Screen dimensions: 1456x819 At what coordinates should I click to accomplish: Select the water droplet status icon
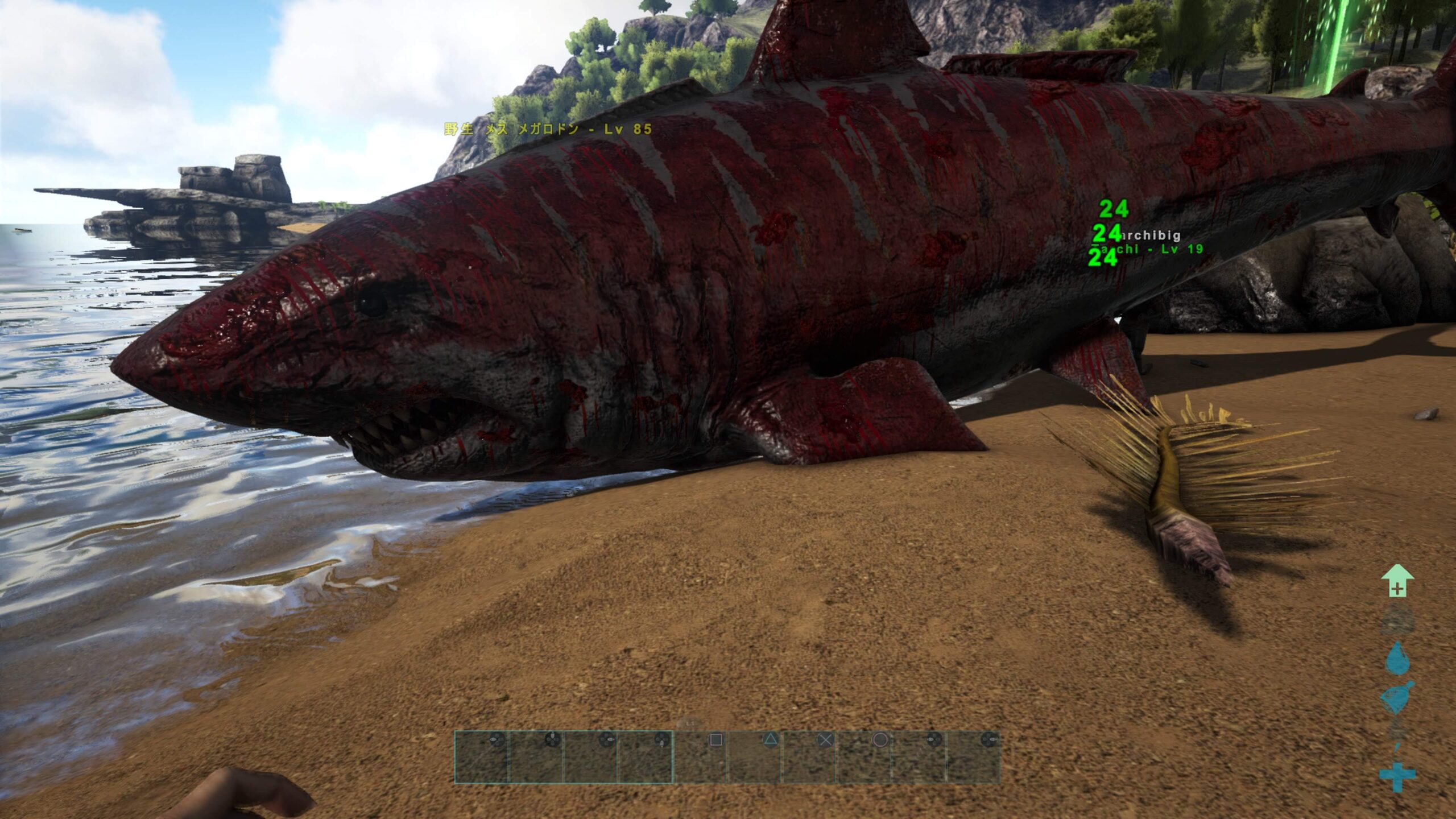click(1397, 659)
